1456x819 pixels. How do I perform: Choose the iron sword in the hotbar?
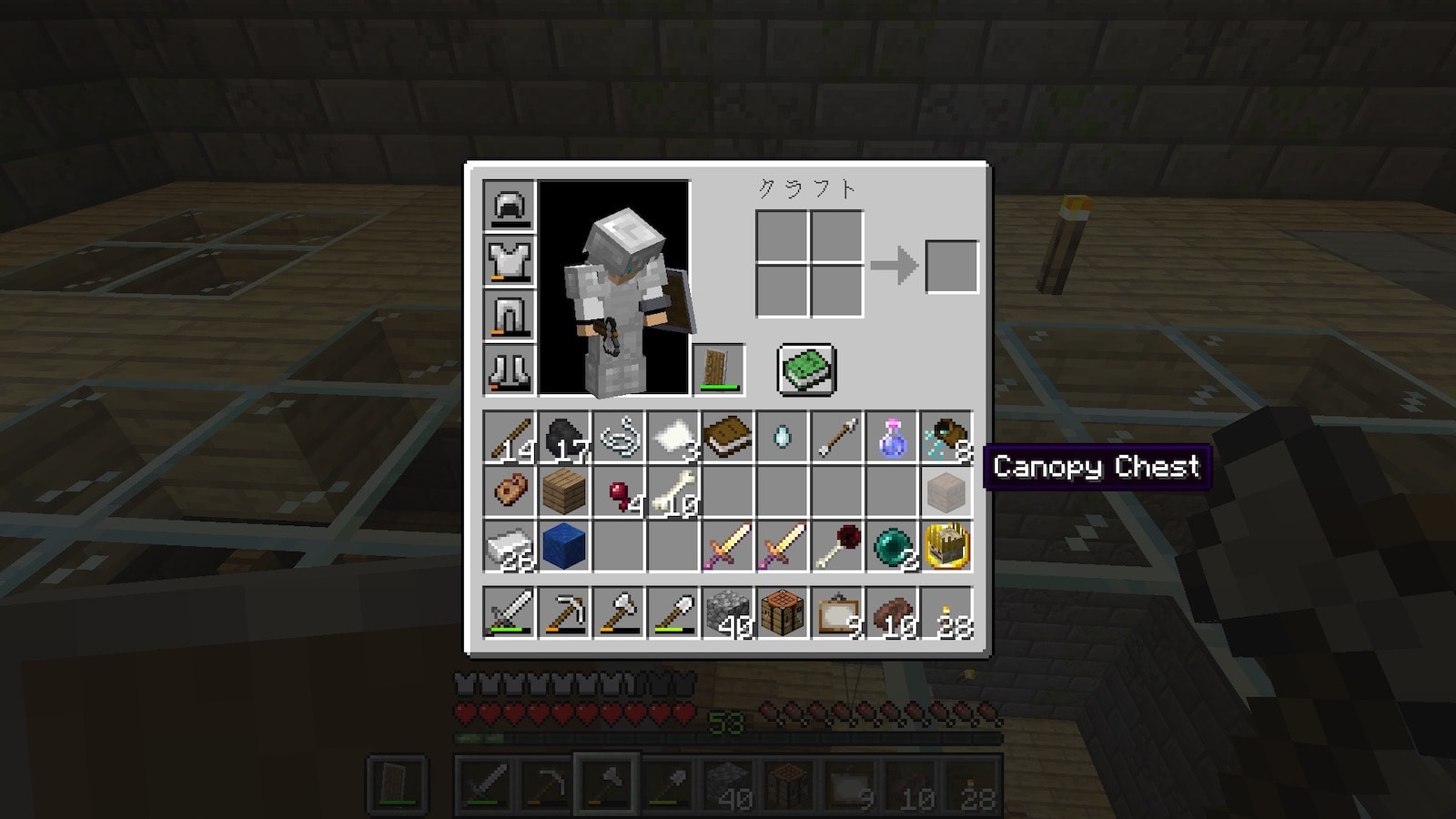(x=510, y=612)
